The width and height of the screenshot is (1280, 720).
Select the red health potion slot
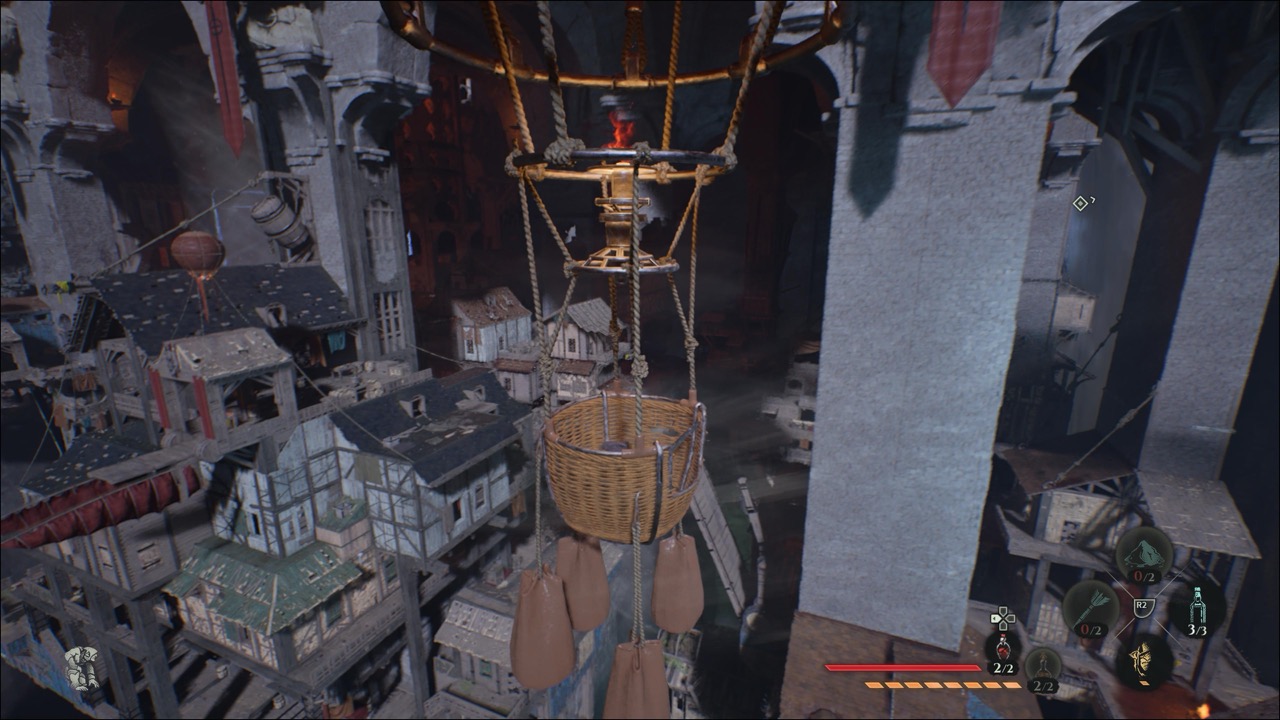coord(1002,648)
